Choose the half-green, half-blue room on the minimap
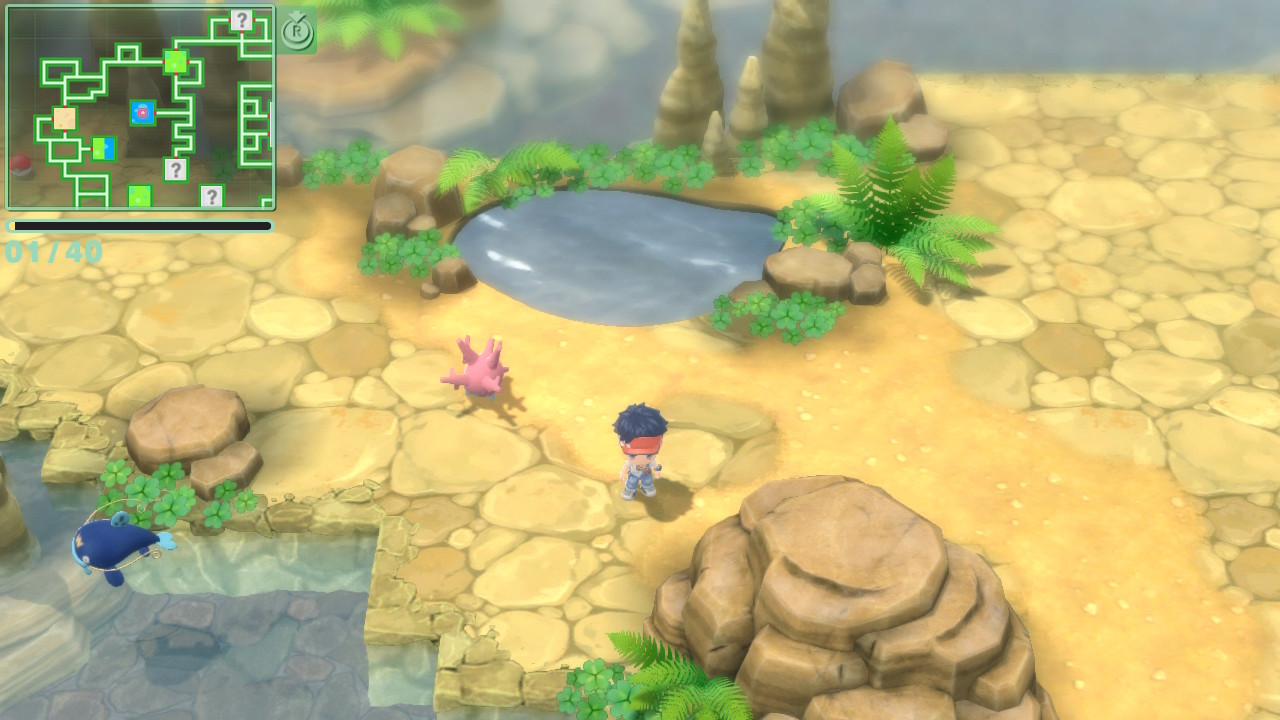The height and width of the screenshot is (720, 1280). click(x=104, y=149)
